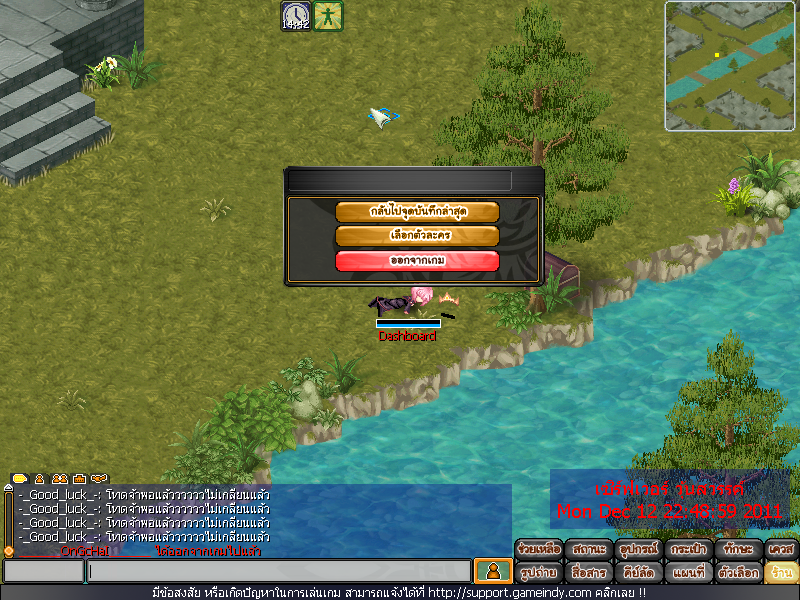
Task: Choose กลับไปจุดบันทึกล่าสุด (return to last save point)
Action: tap(417, 212)
